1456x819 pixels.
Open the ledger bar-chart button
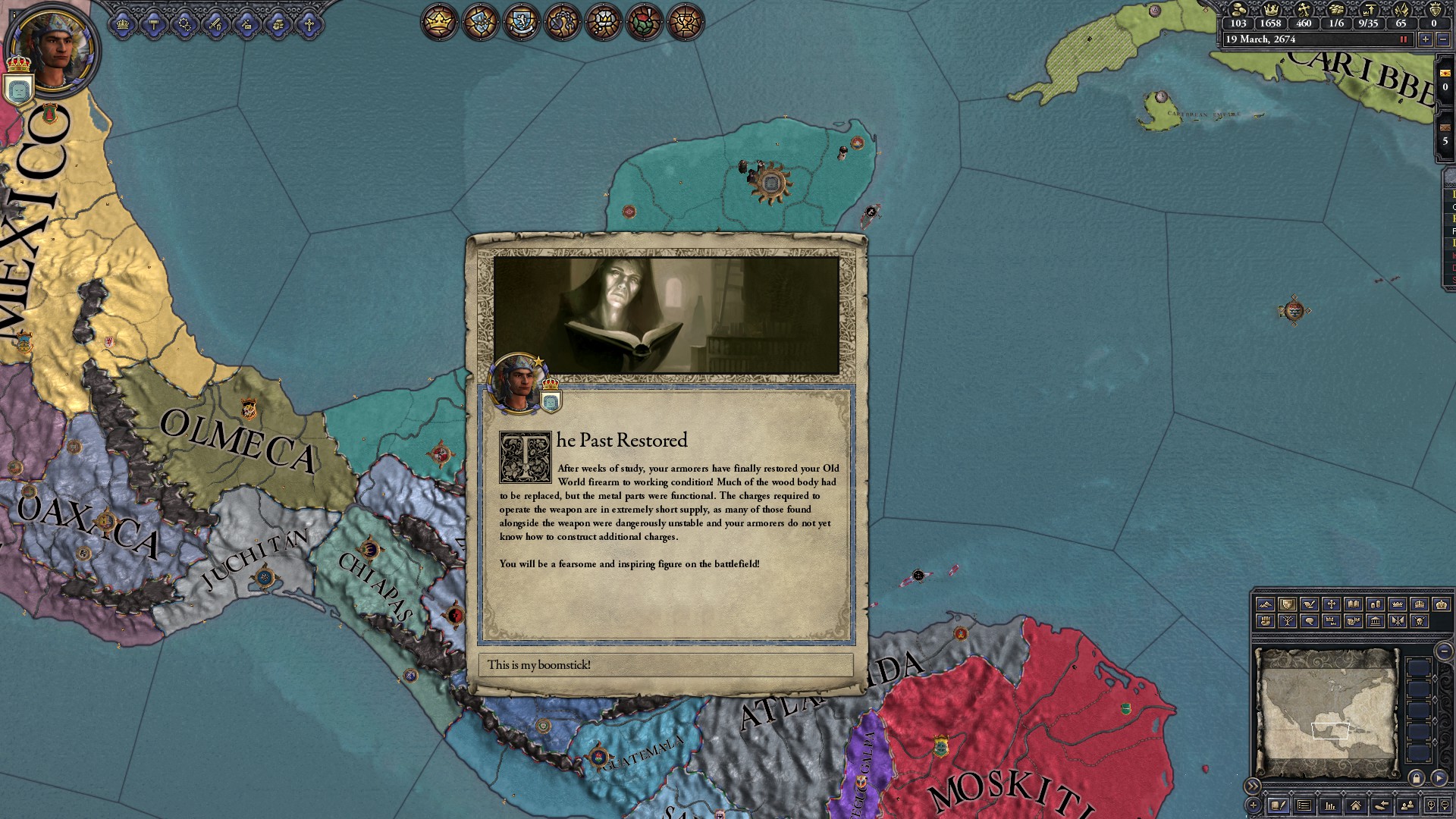point(1329,805)
